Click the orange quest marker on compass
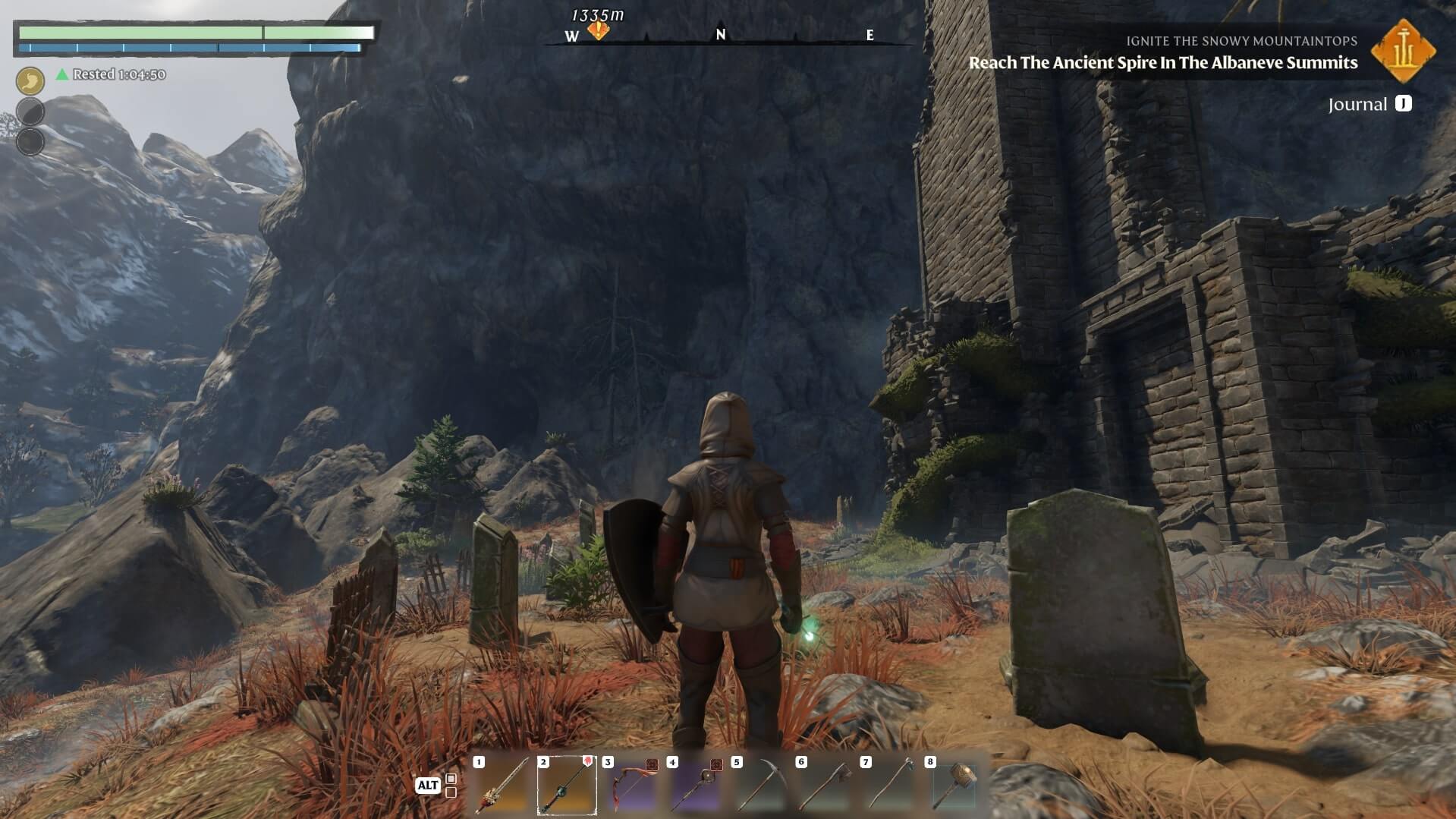Viewport: 1456px width, 819px height. pyautogui.click(x=599, y=31)
